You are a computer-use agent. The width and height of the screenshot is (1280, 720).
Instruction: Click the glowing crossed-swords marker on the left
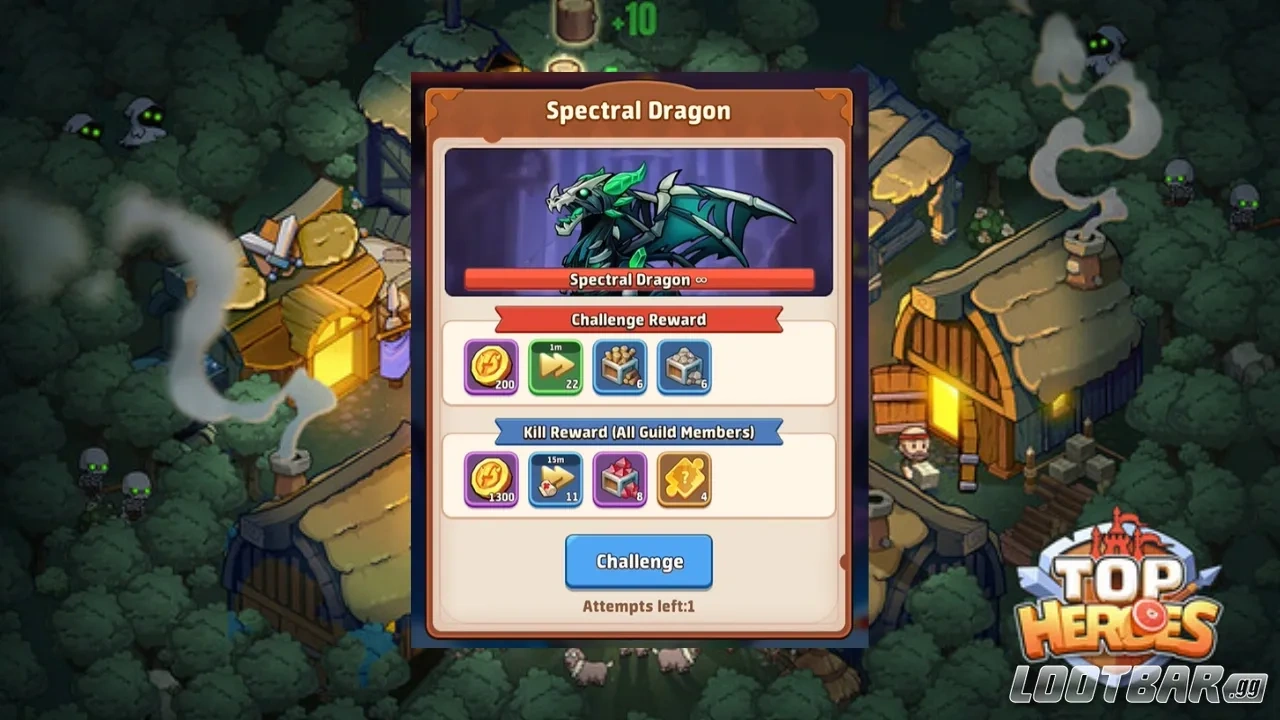pos(272,247)
